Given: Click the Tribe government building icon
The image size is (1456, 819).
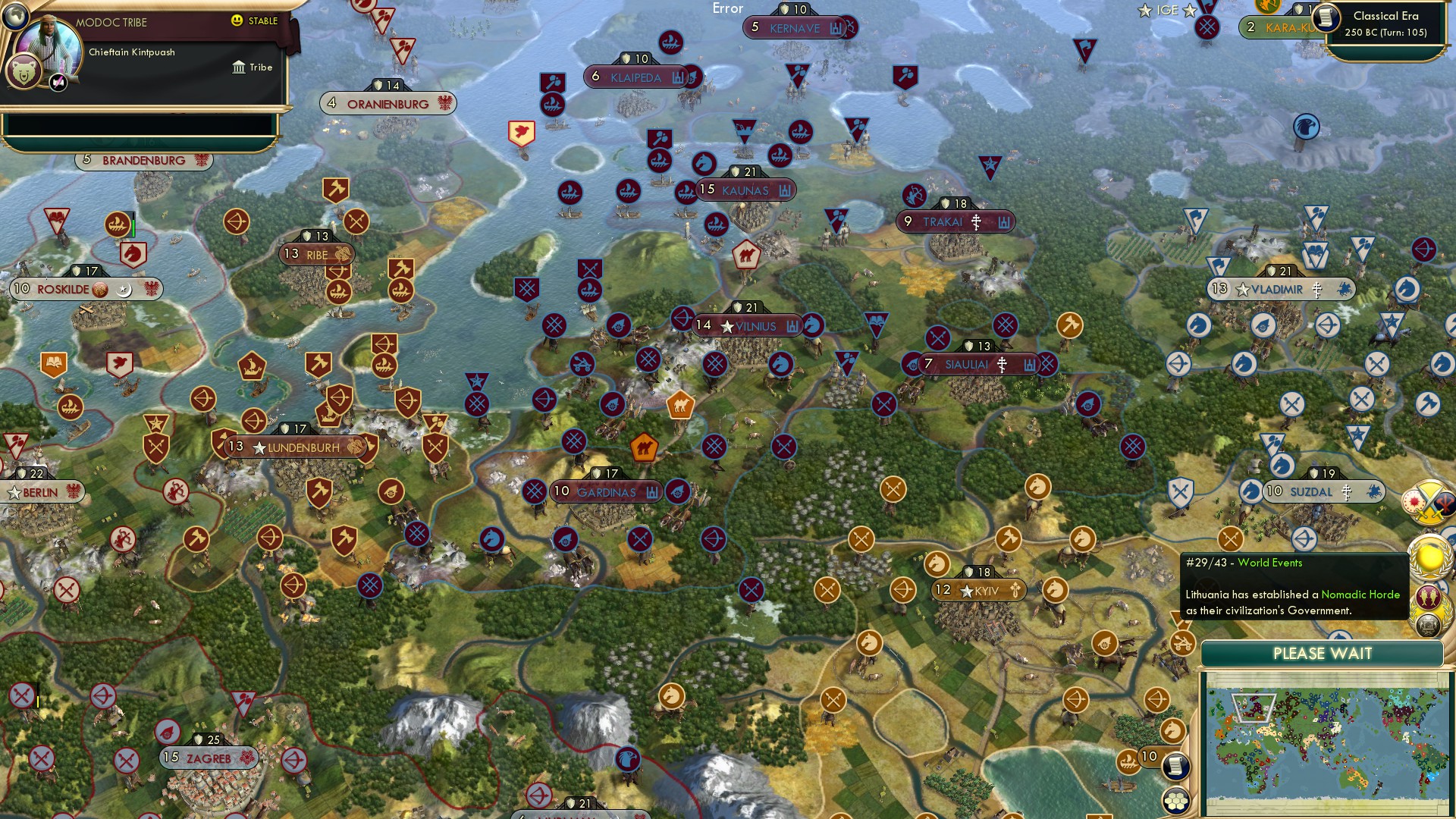Looking at the screenshot, I should [x=239, y=67].
